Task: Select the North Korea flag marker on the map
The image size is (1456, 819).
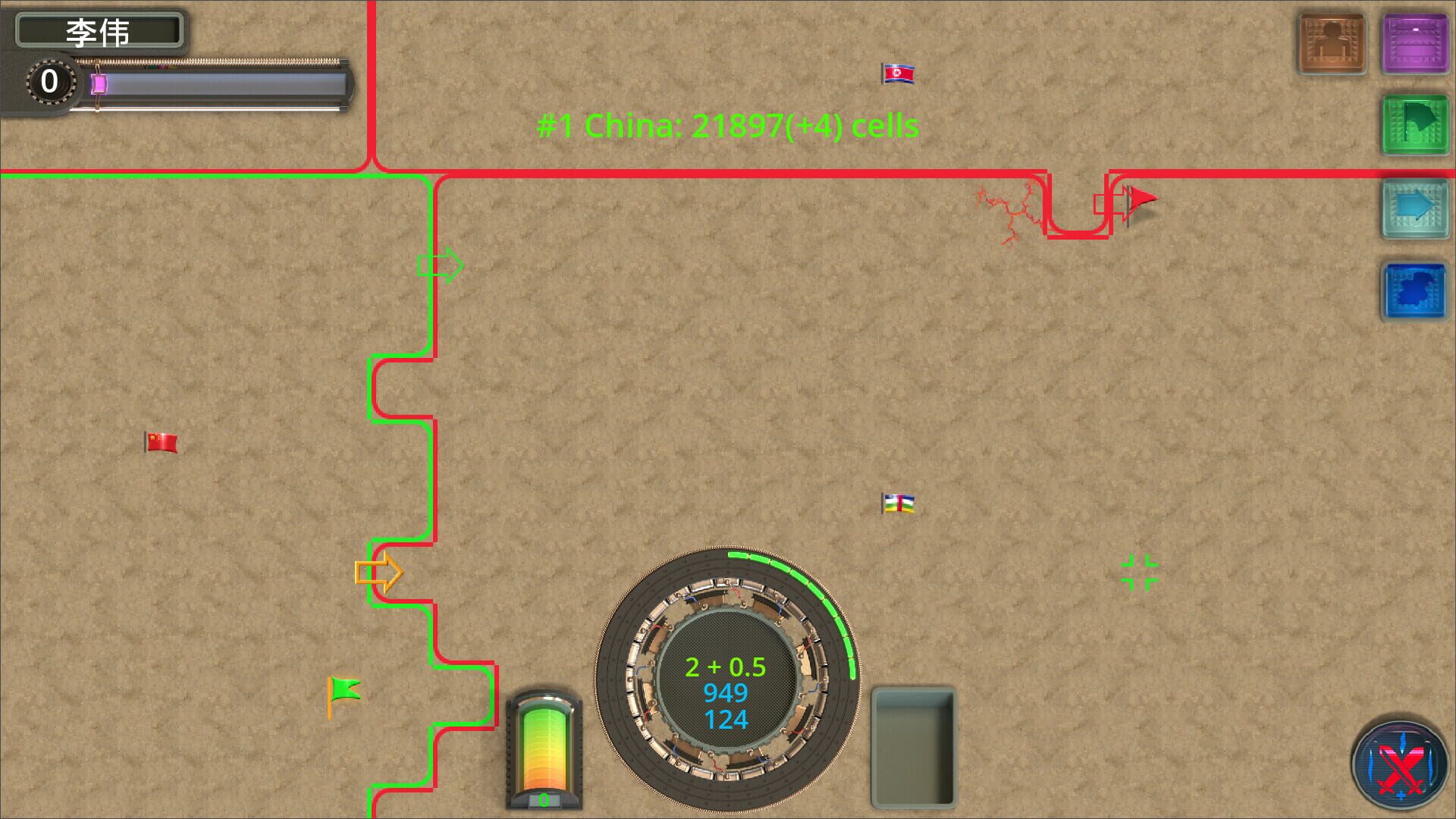Action: click(897, 74)
